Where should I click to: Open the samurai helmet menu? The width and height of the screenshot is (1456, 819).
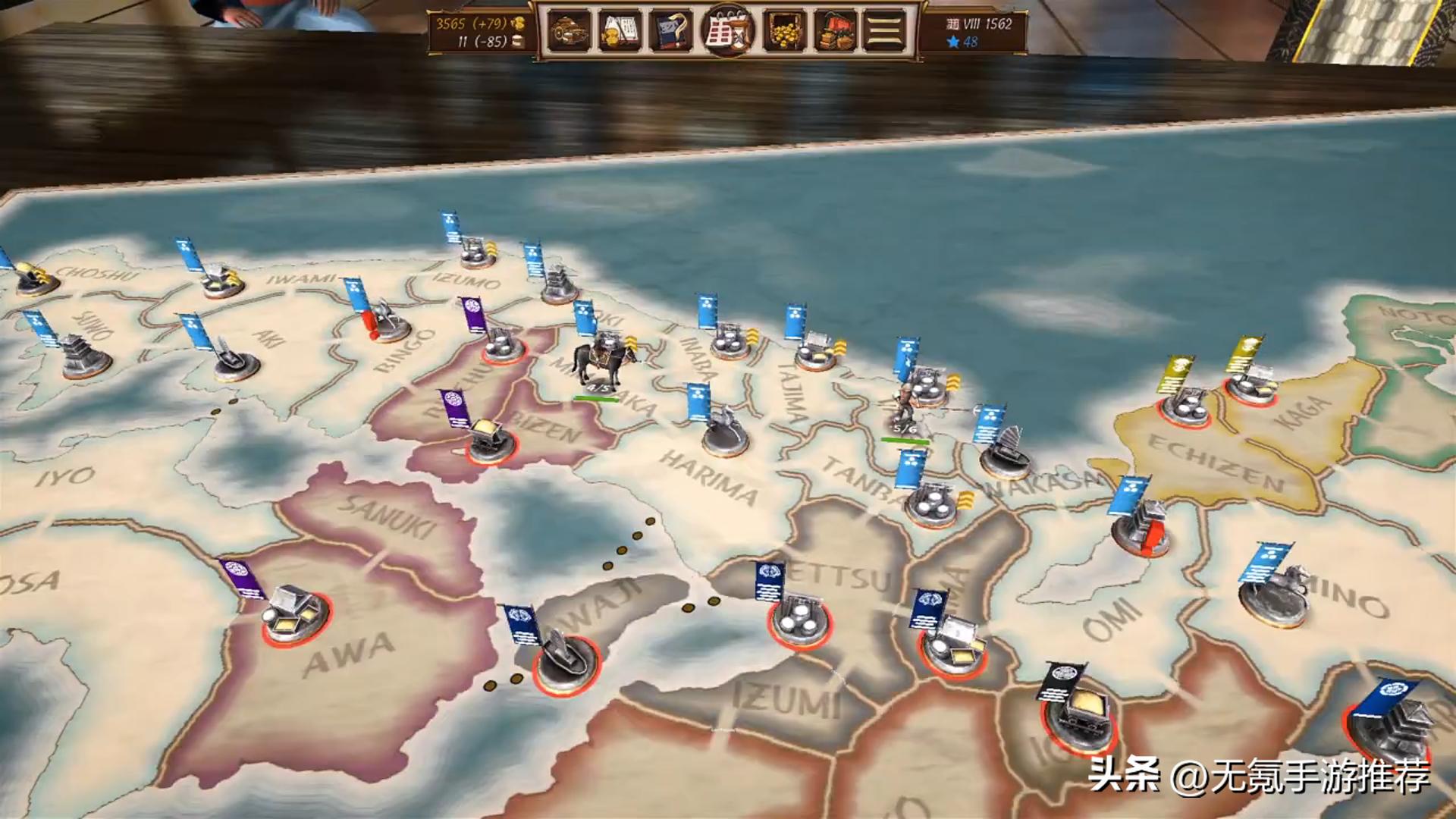click(x=569, y=32)
